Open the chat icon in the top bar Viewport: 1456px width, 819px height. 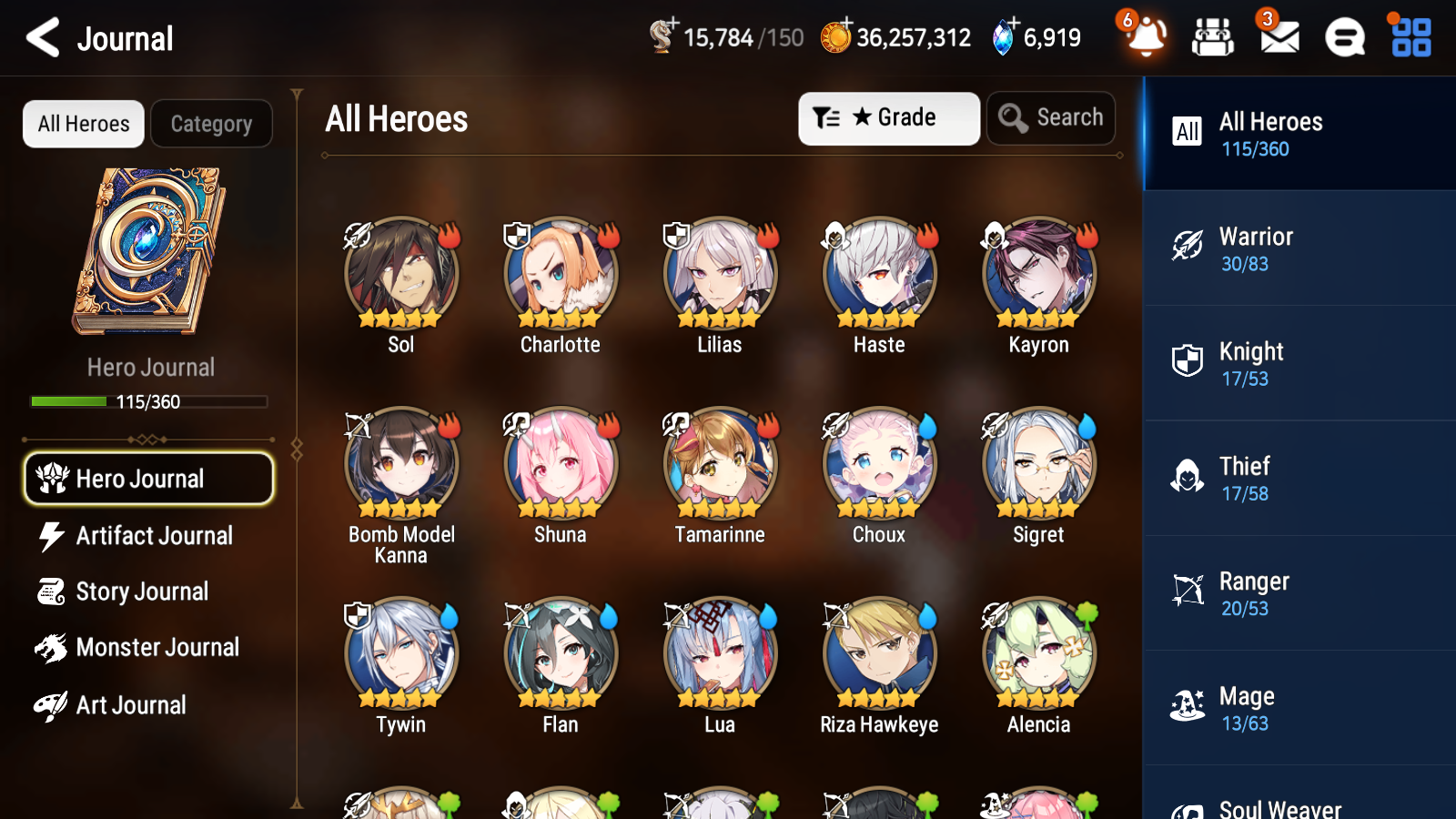(x=1343, y=38)
